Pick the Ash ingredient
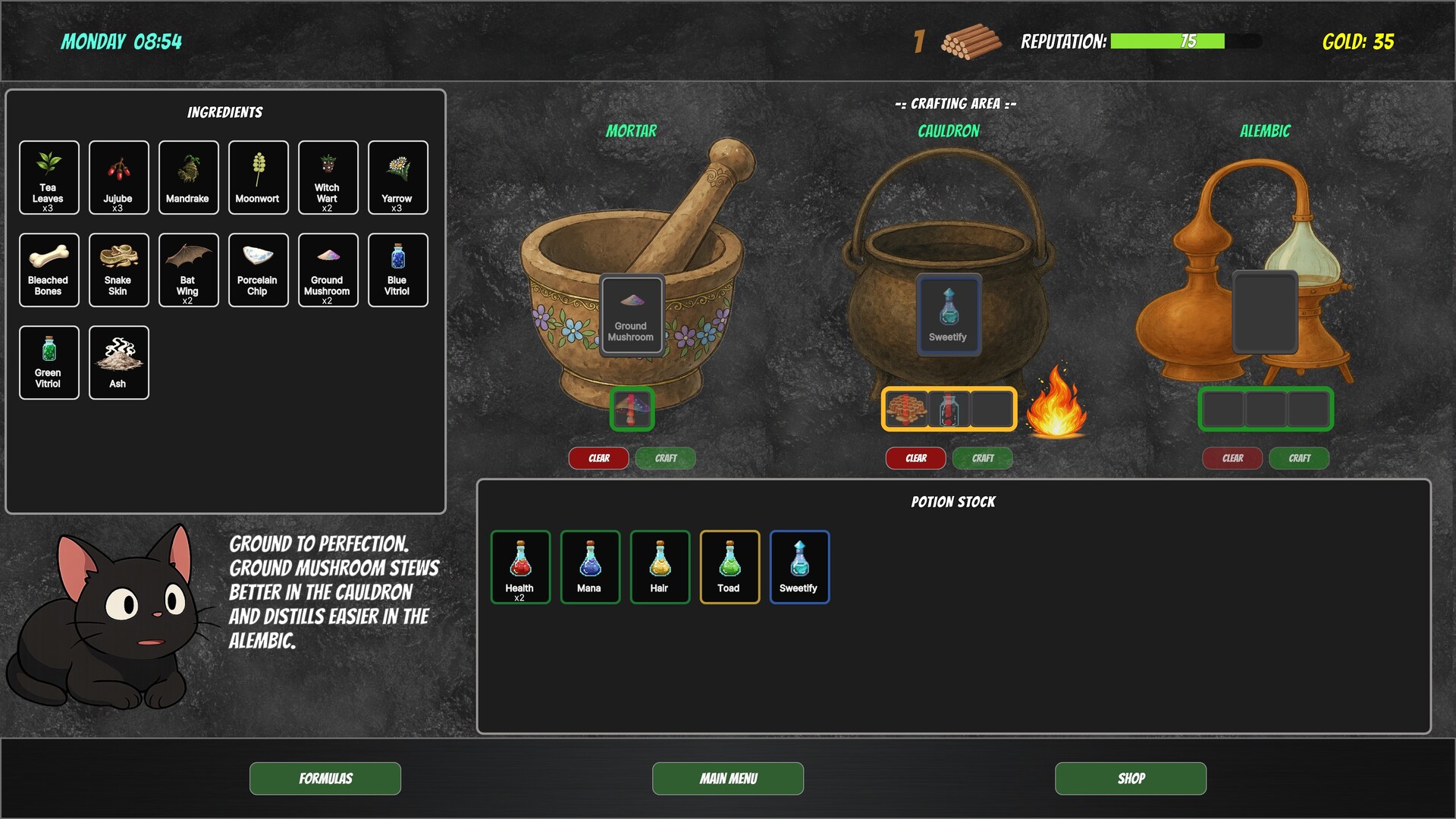Image resolution: width=1456 pixels, height=819 pixels. click(118, 362)
